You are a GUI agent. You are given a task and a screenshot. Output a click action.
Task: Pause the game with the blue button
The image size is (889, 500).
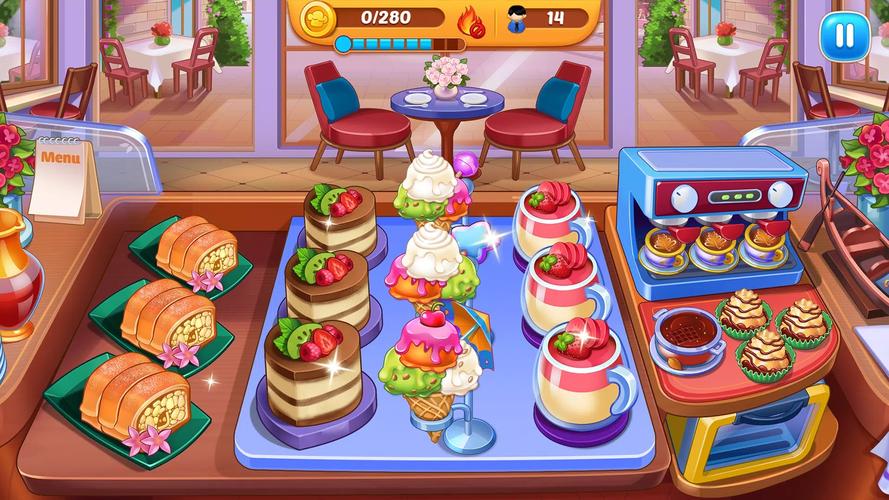(x=838, y=36)
